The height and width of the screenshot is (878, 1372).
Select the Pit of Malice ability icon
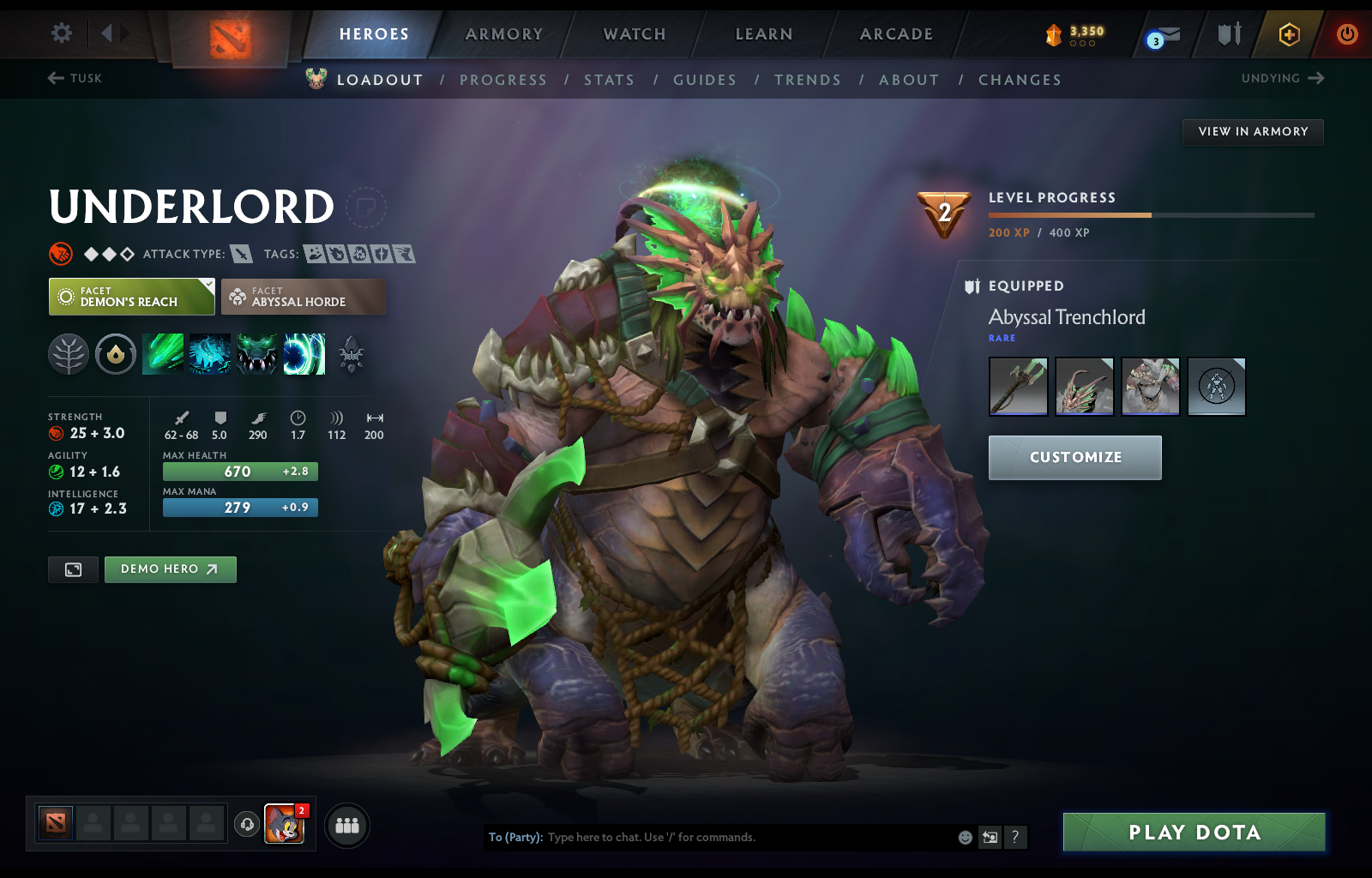pos(209,353)
